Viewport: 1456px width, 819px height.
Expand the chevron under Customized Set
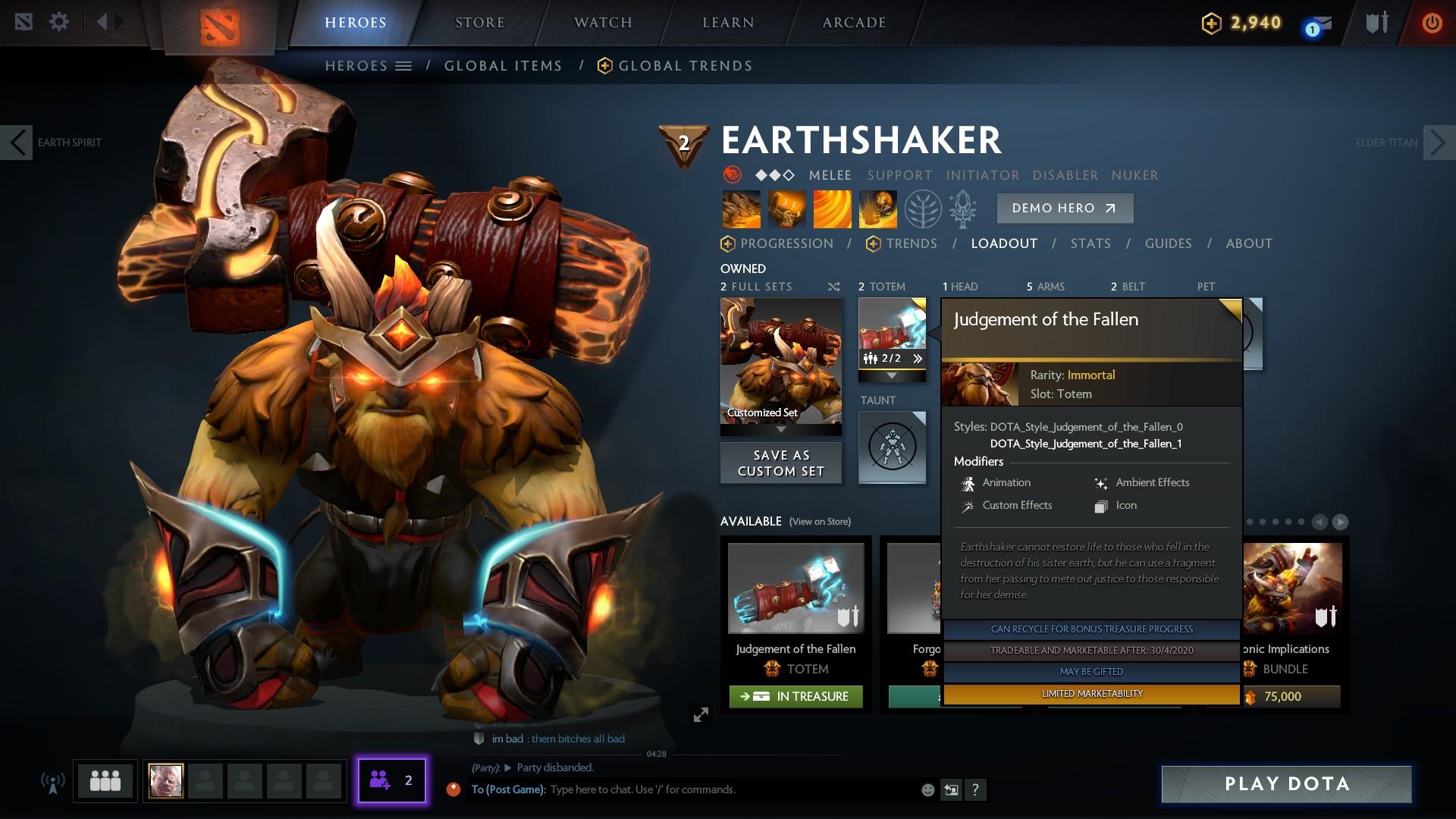click(780, 428)
